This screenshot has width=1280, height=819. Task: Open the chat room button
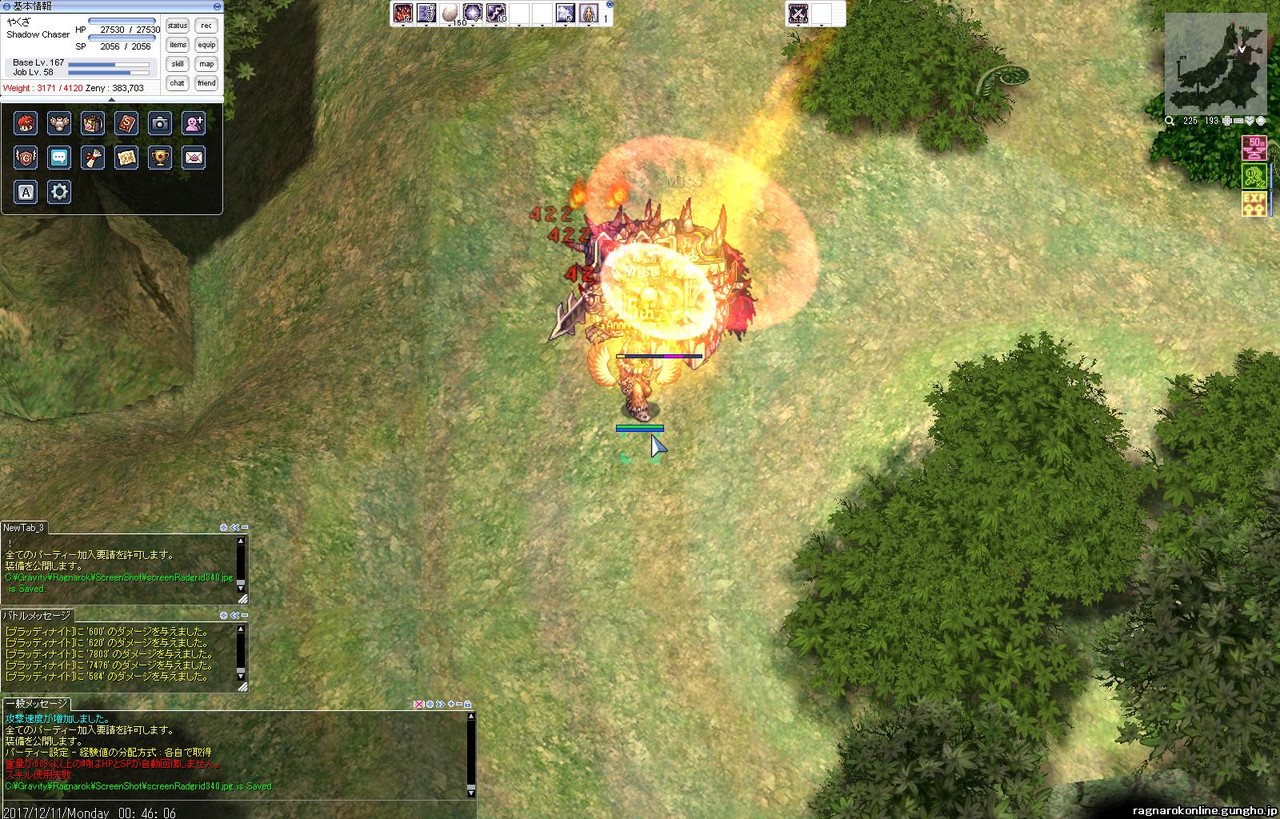click(177, 83)
